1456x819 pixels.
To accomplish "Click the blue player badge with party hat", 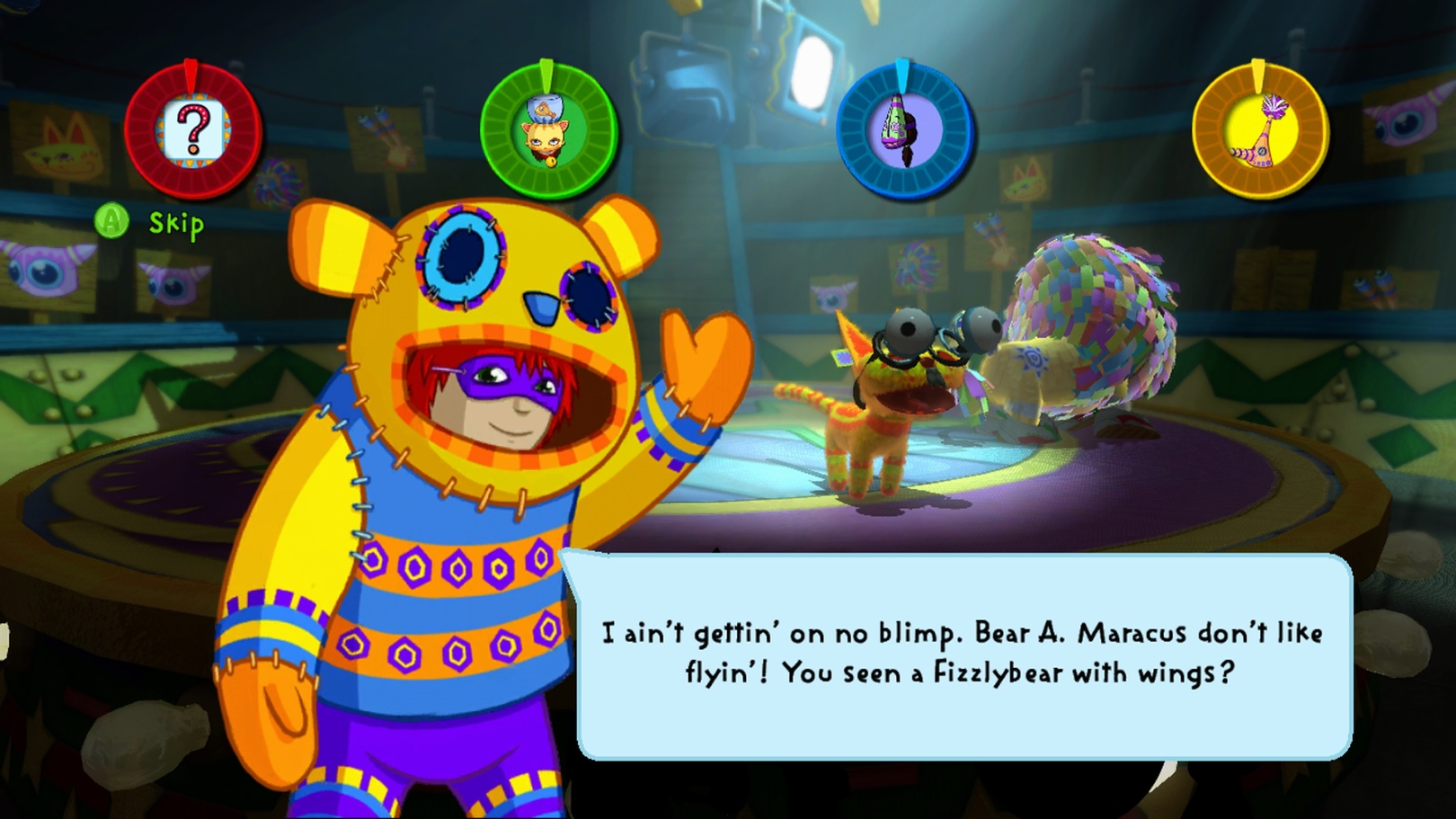I will pyautogui.click(x=904, y=131).
